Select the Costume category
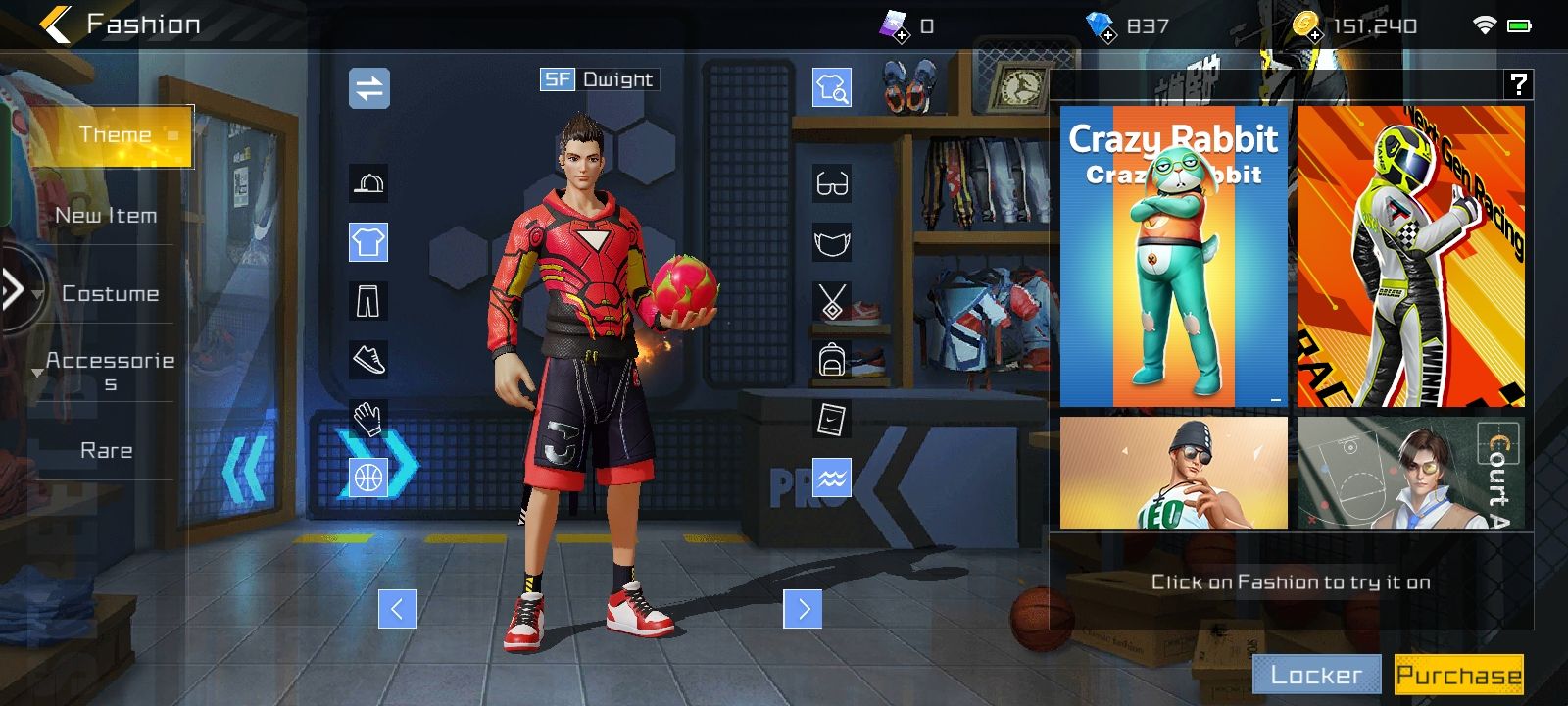 tap(110, 293)
